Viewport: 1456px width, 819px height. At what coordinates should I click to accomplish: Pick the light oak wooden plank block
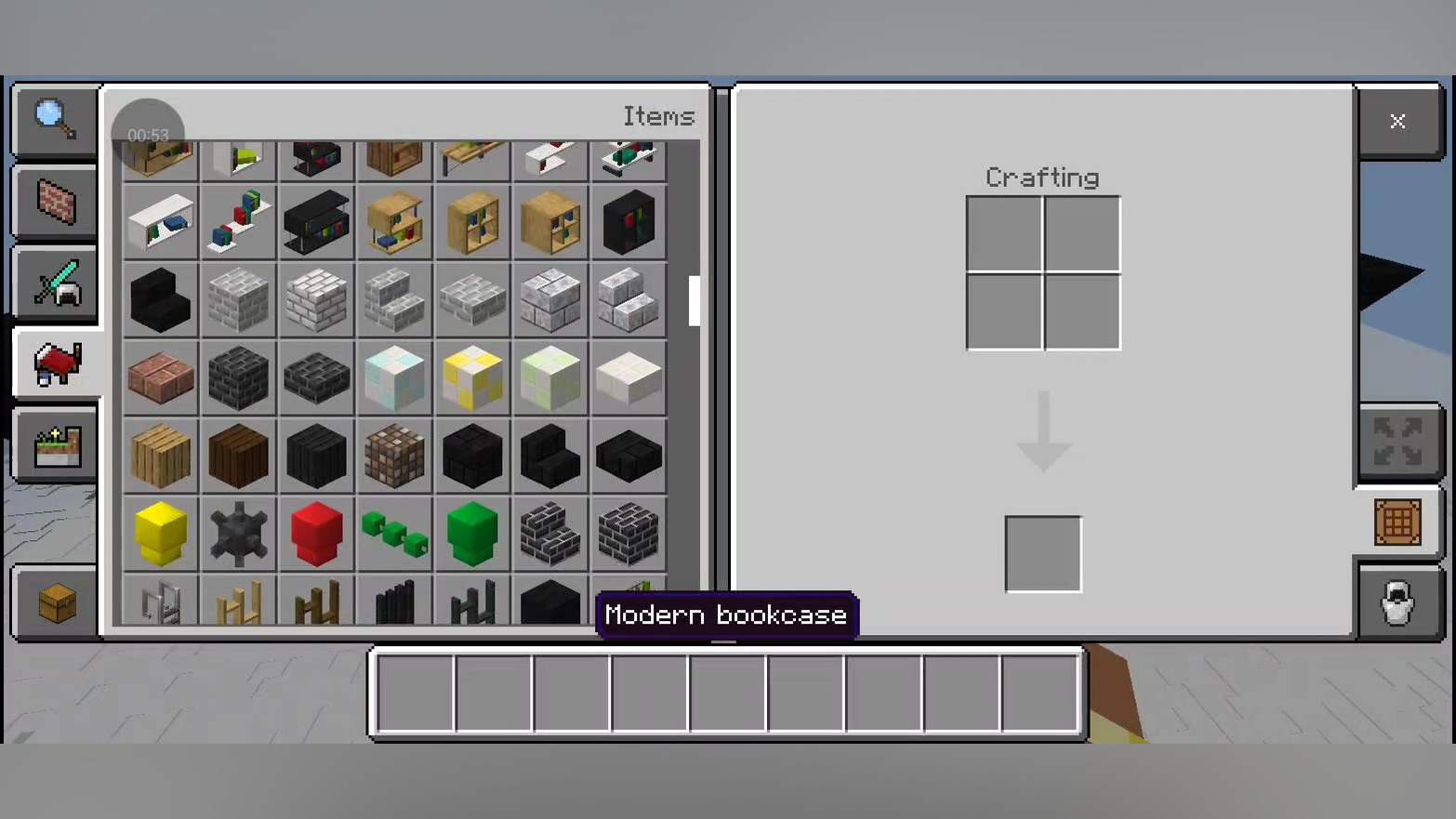coord(161,456)
